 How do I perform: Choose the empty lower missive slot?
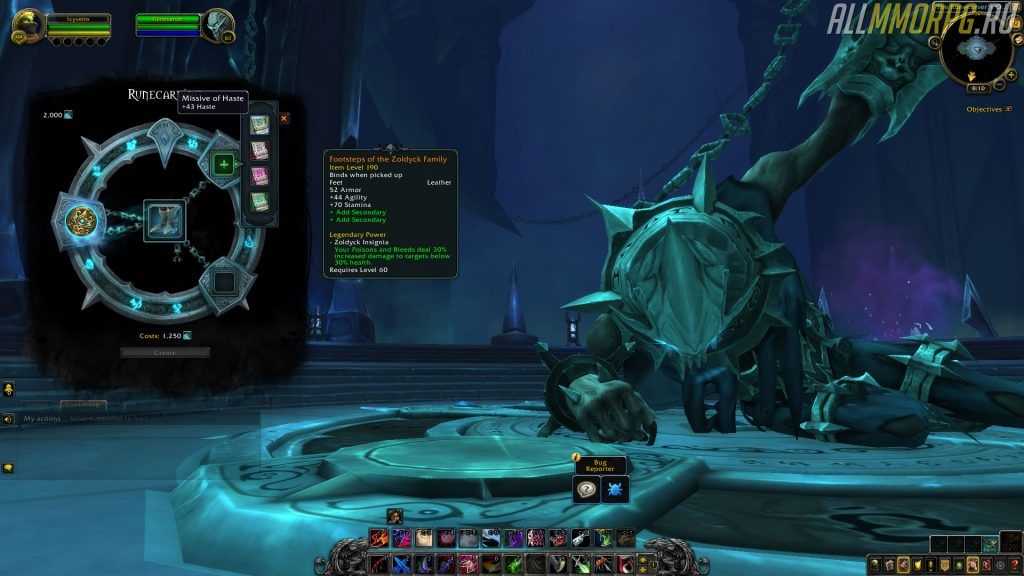click(224, 281)
